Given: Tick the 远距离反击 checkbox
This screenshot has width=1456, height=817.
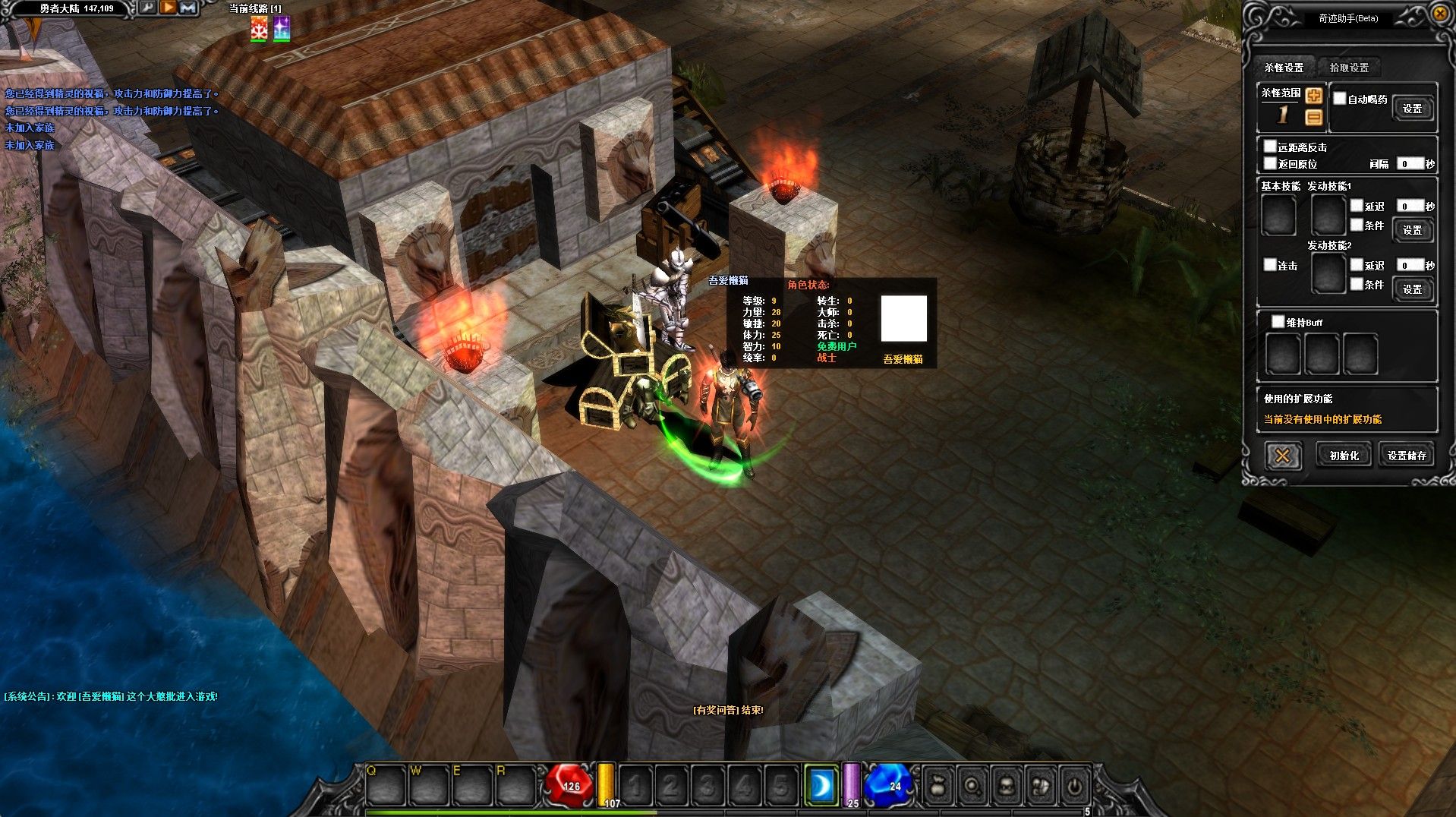Looking at the screenshot, I should pyautogui.click(x=1270, y=147).
